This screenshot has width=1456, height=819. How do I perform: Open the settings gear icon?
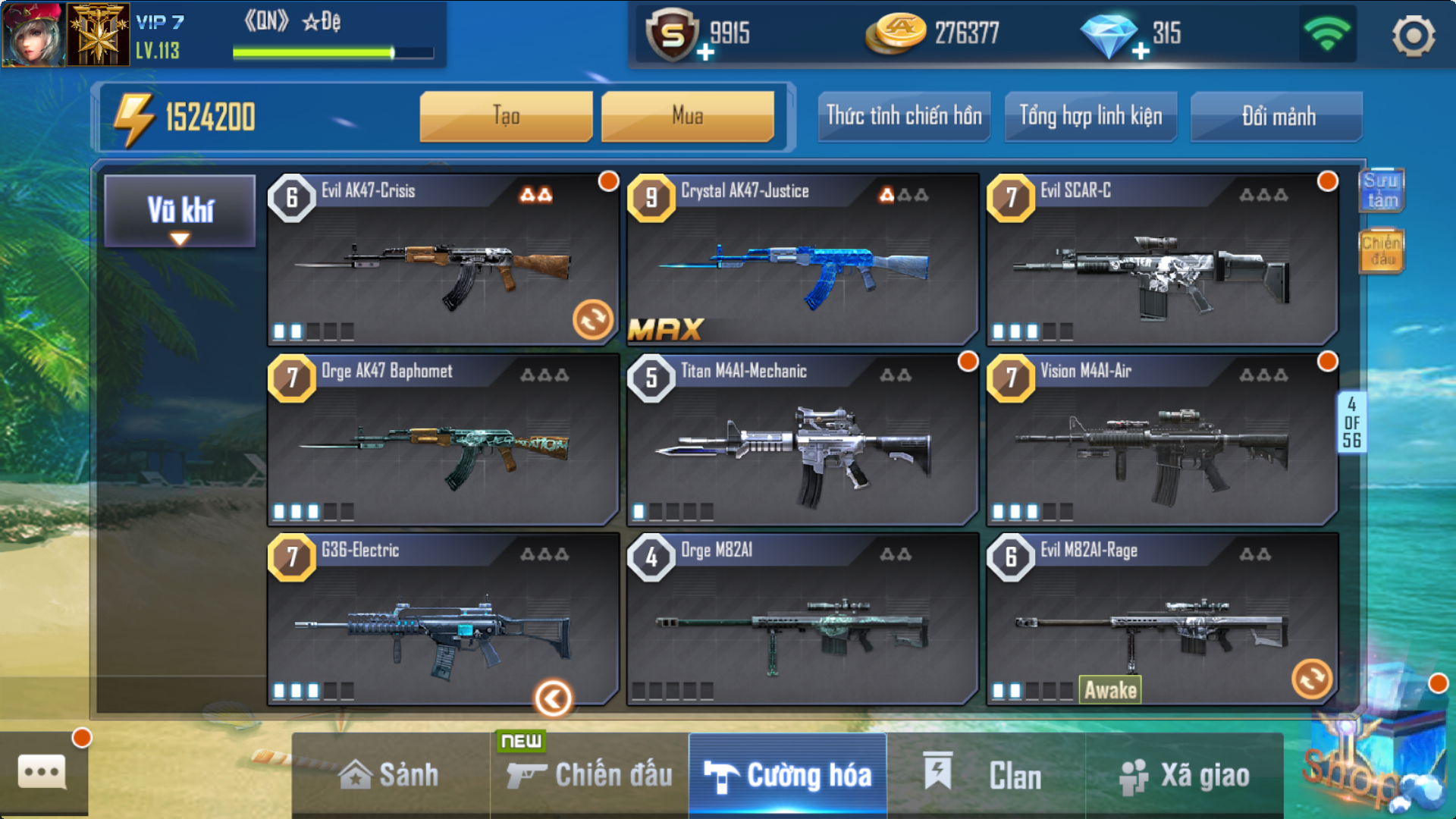[x=1413, y=36]
